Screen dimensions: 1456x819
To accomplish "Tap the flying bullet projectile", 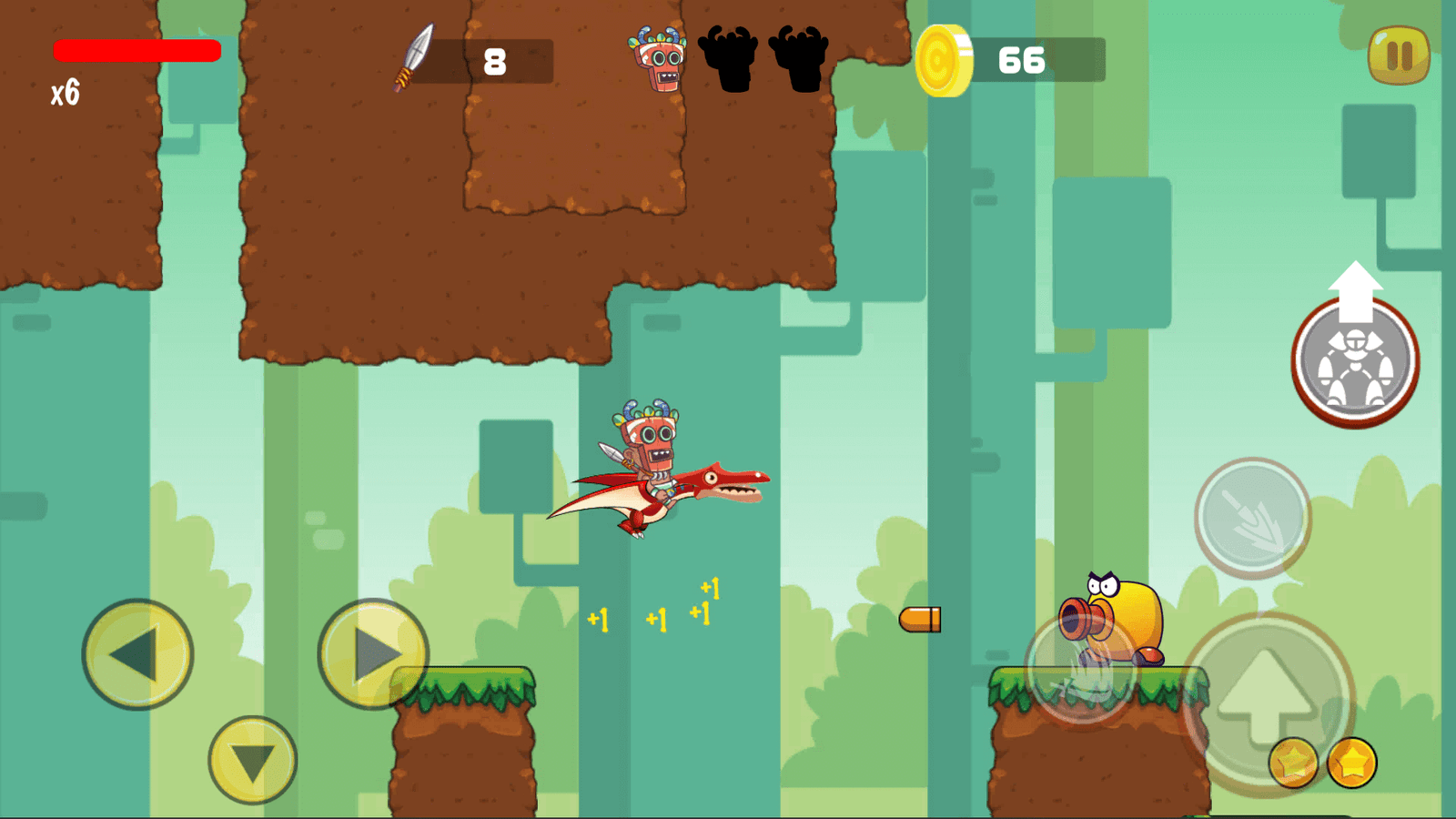I will 921,622.
